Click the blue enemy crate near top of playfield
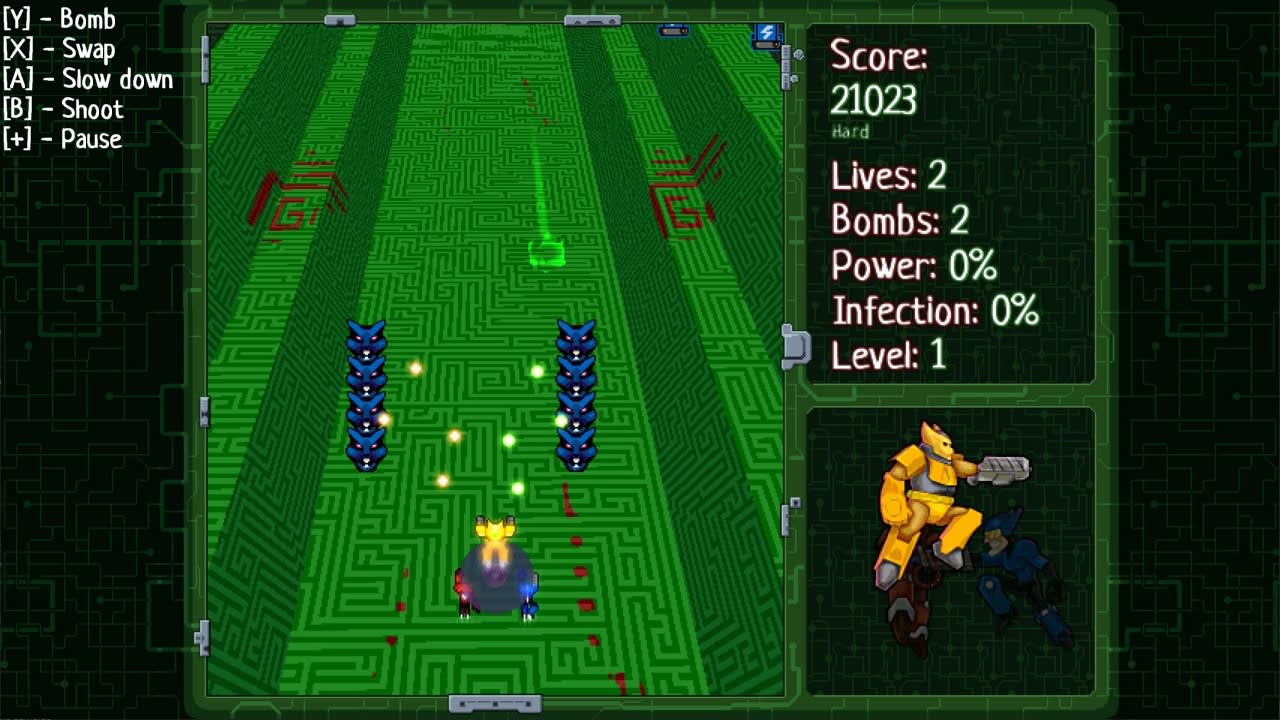Image resolution: width=1280 pixels, height=720 pixels. pyautogui.click(x=672, y=29)
